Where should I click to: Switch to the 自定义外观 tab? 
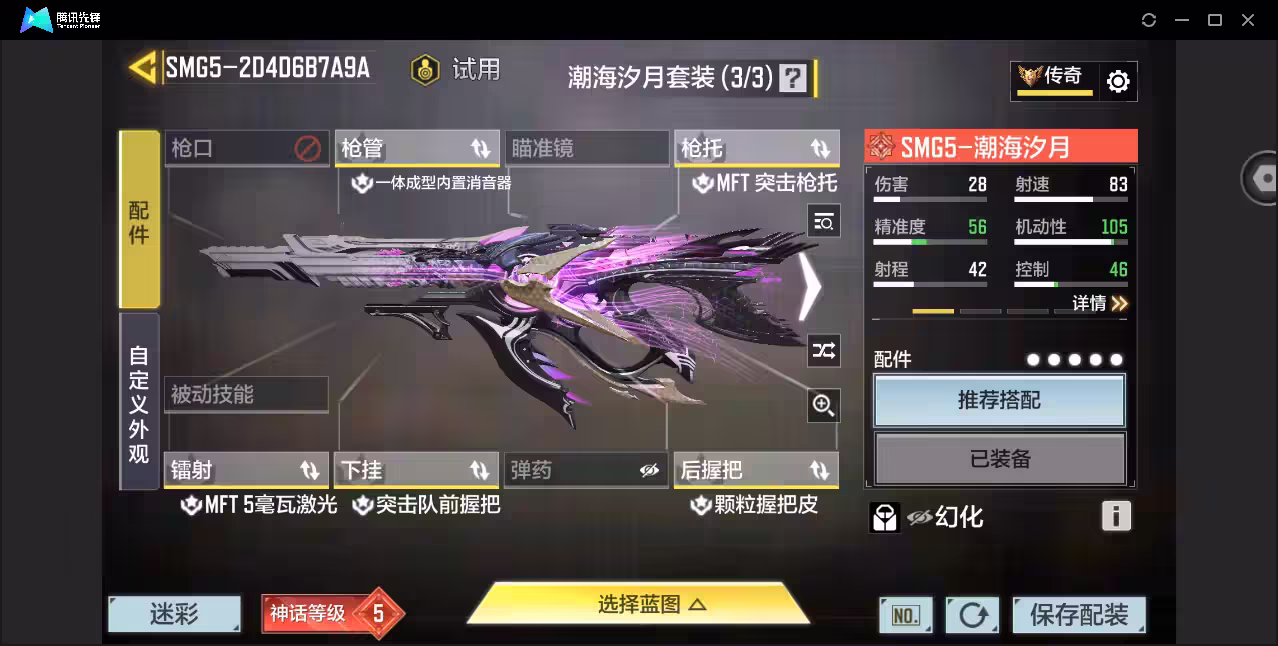pos(139,402)
